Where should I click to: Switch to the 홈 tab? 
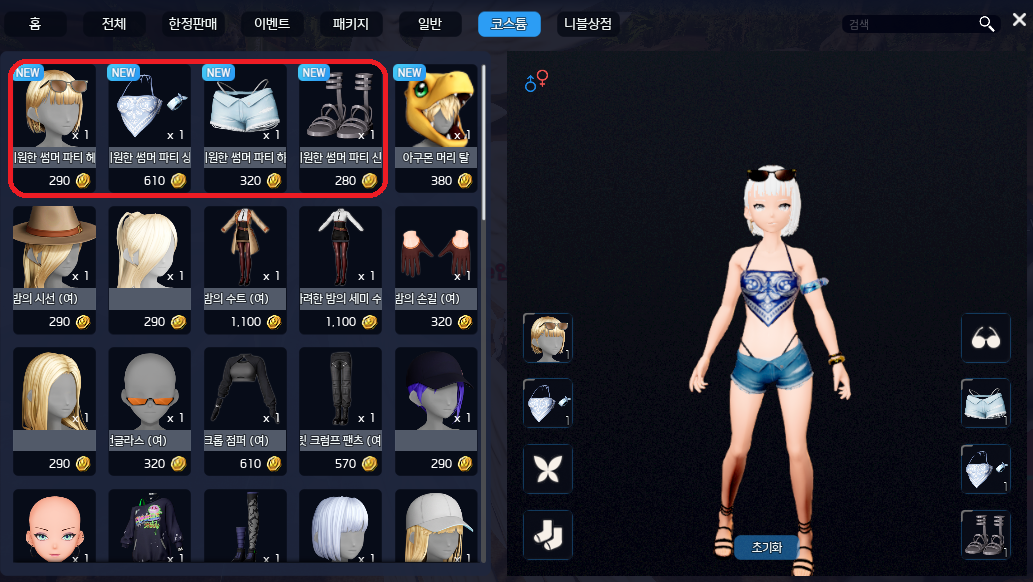(36, 23)
